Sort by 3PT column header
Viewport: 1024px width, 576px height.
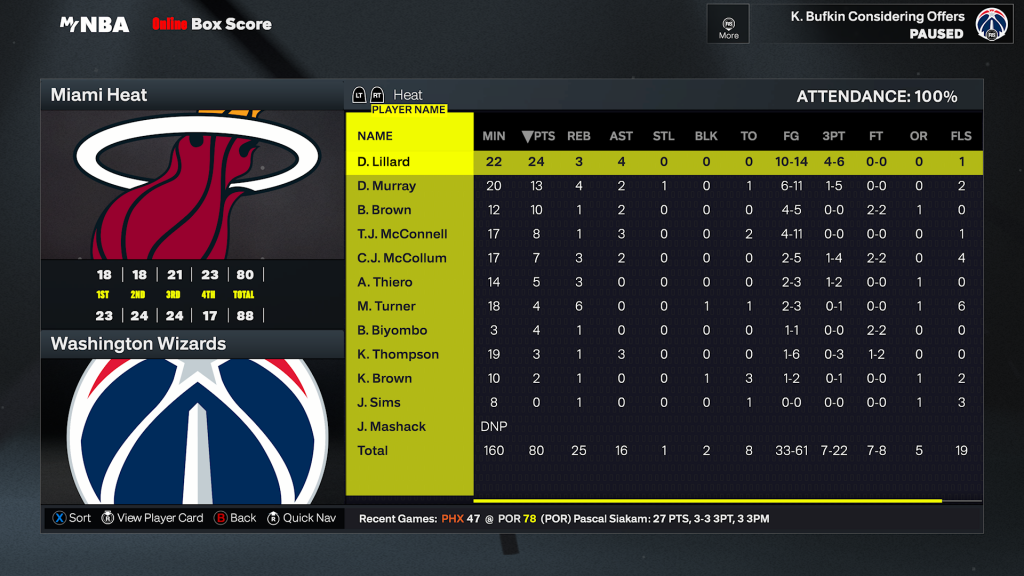pyautogui.click(x=833, y=136)
